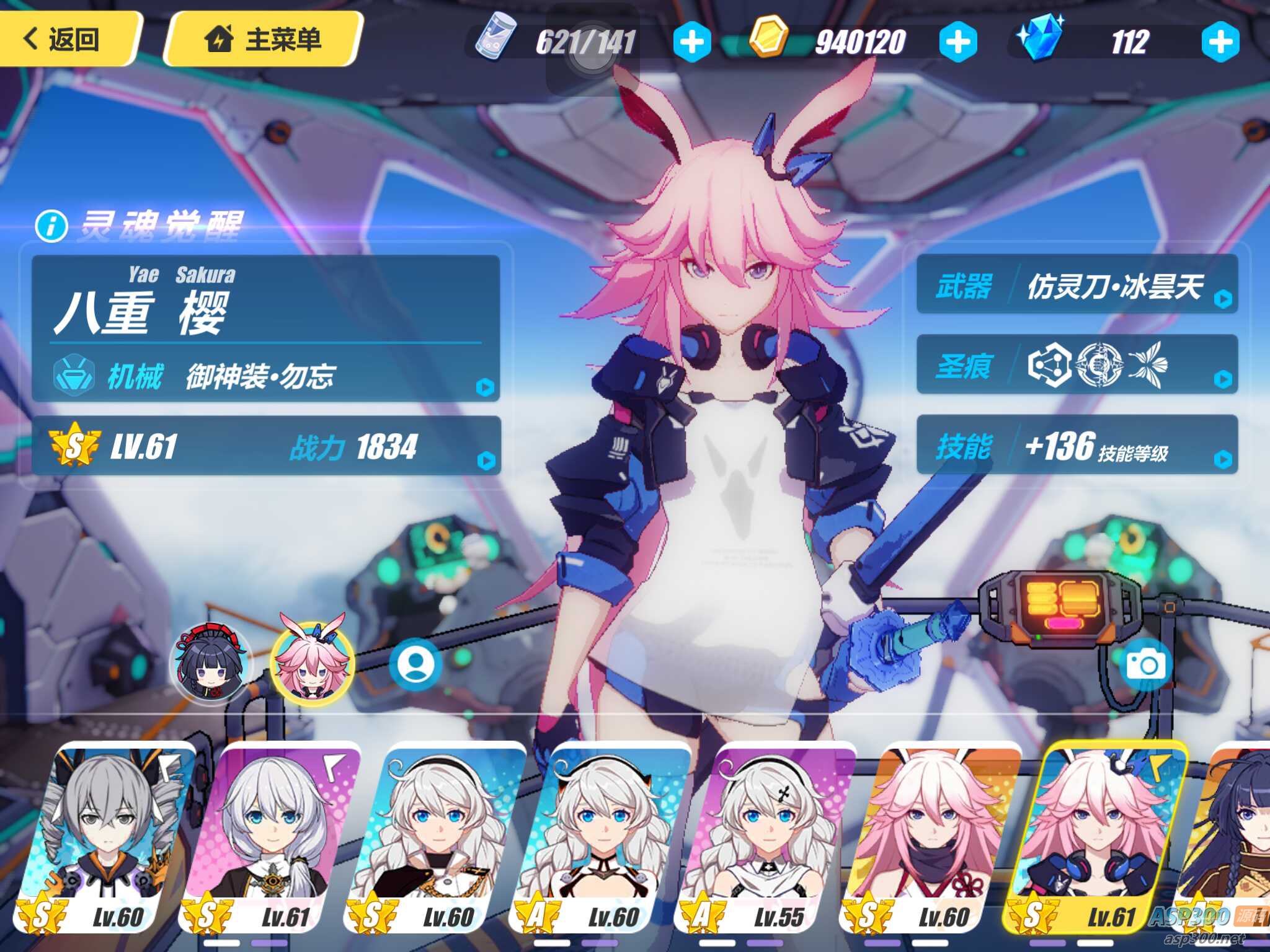Viewport: 1270px width, 952px height.
Task: Select the dark-haired chibi character avatar
Action: [211, 664]
